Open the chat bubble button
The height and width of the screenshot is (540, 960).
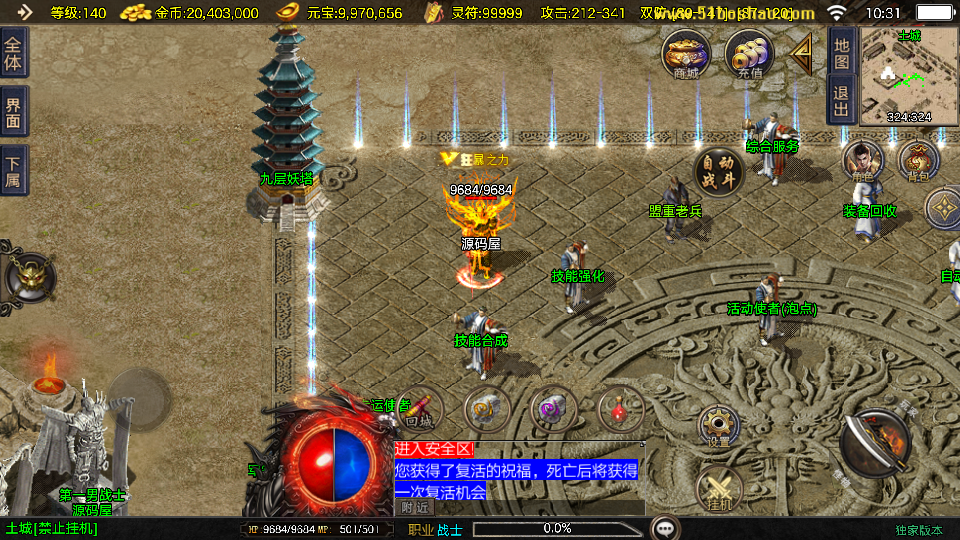[x=663, y=528]
